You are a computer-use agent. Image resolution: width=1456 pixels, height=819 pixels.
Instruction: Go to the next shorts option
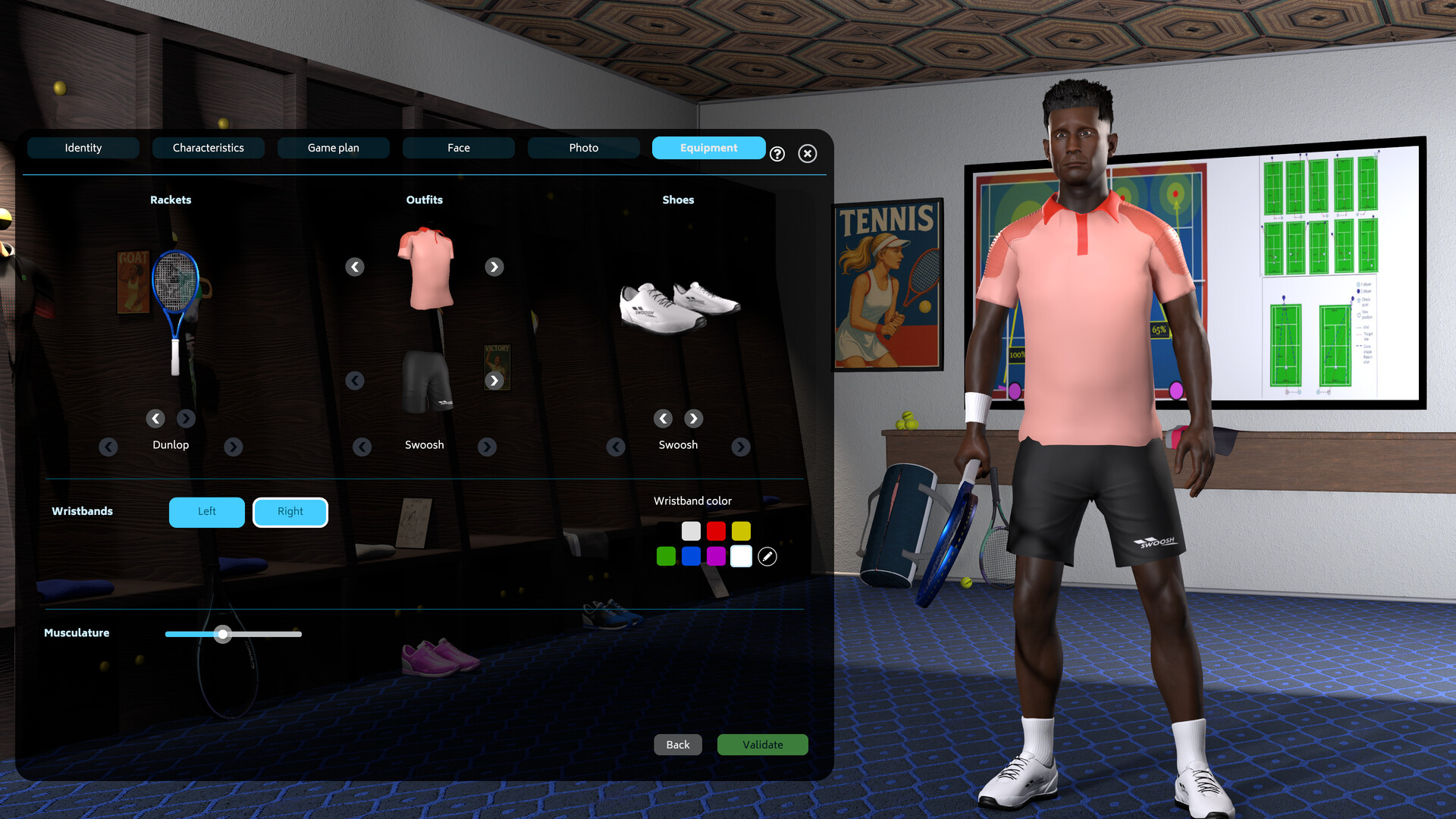tap(494, 381)
